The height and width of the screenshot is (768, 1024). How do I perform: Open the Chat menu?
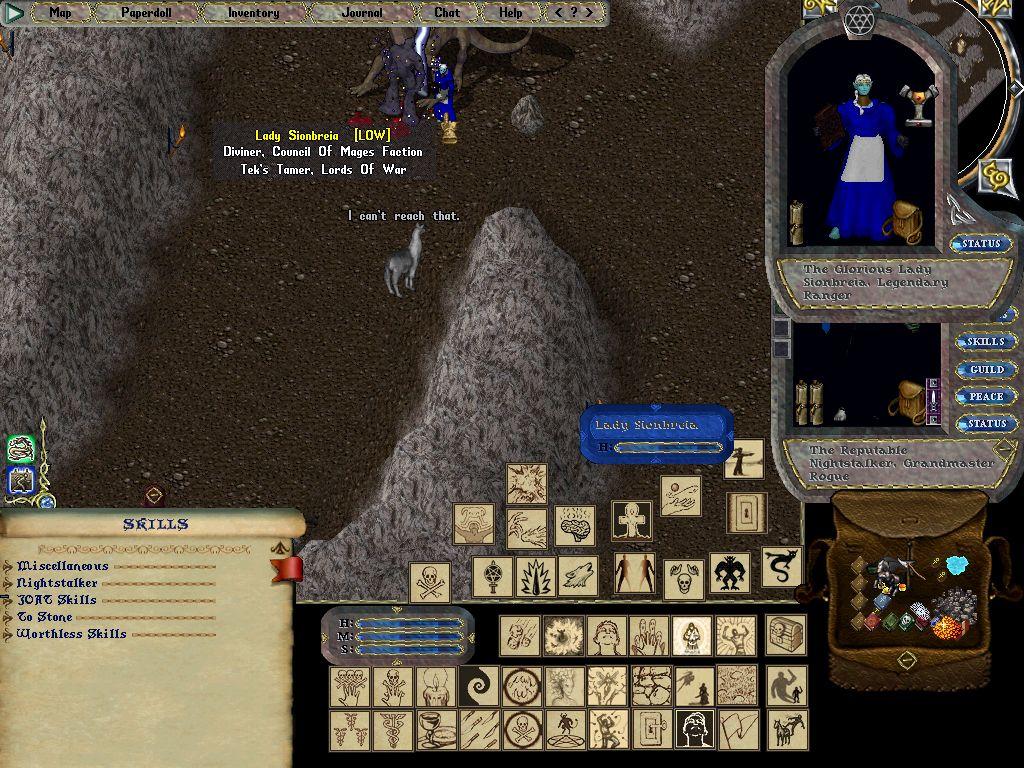[447, 13]
